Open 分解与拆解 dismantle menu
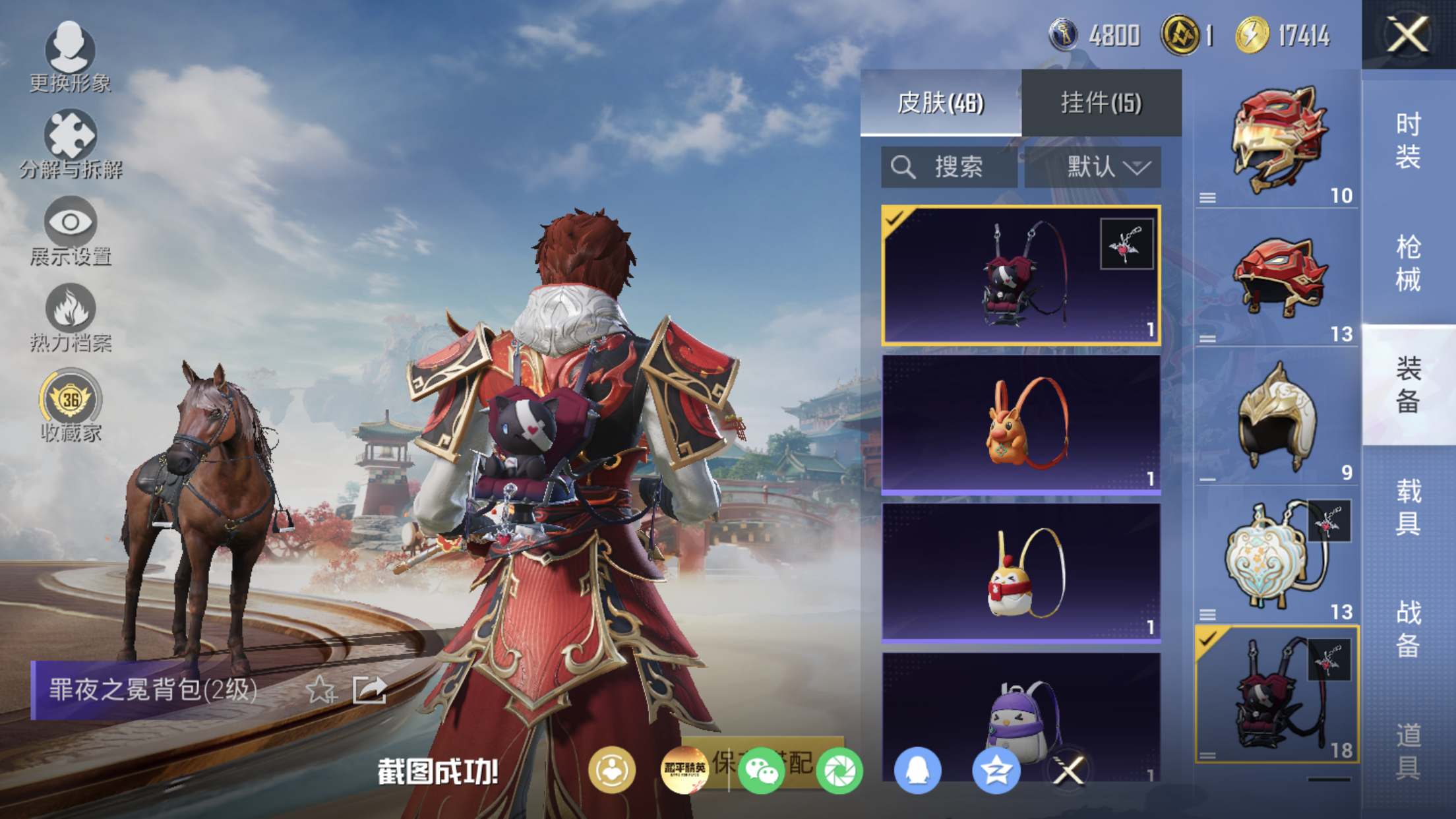This screenshot has width=1456, height=819. [x=70, y=144]
